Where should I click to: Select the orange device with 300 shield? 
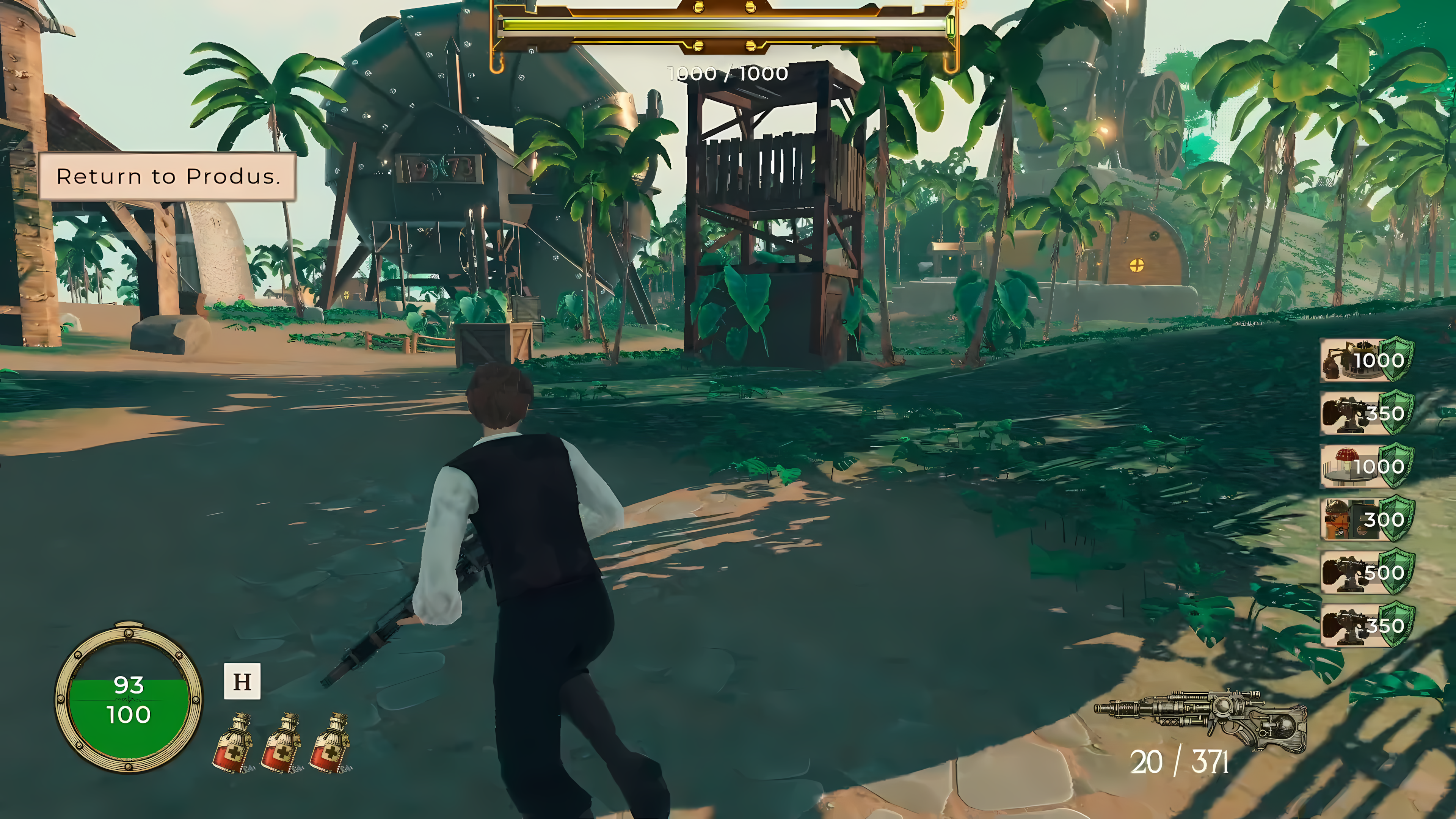tap(1365, 519)
